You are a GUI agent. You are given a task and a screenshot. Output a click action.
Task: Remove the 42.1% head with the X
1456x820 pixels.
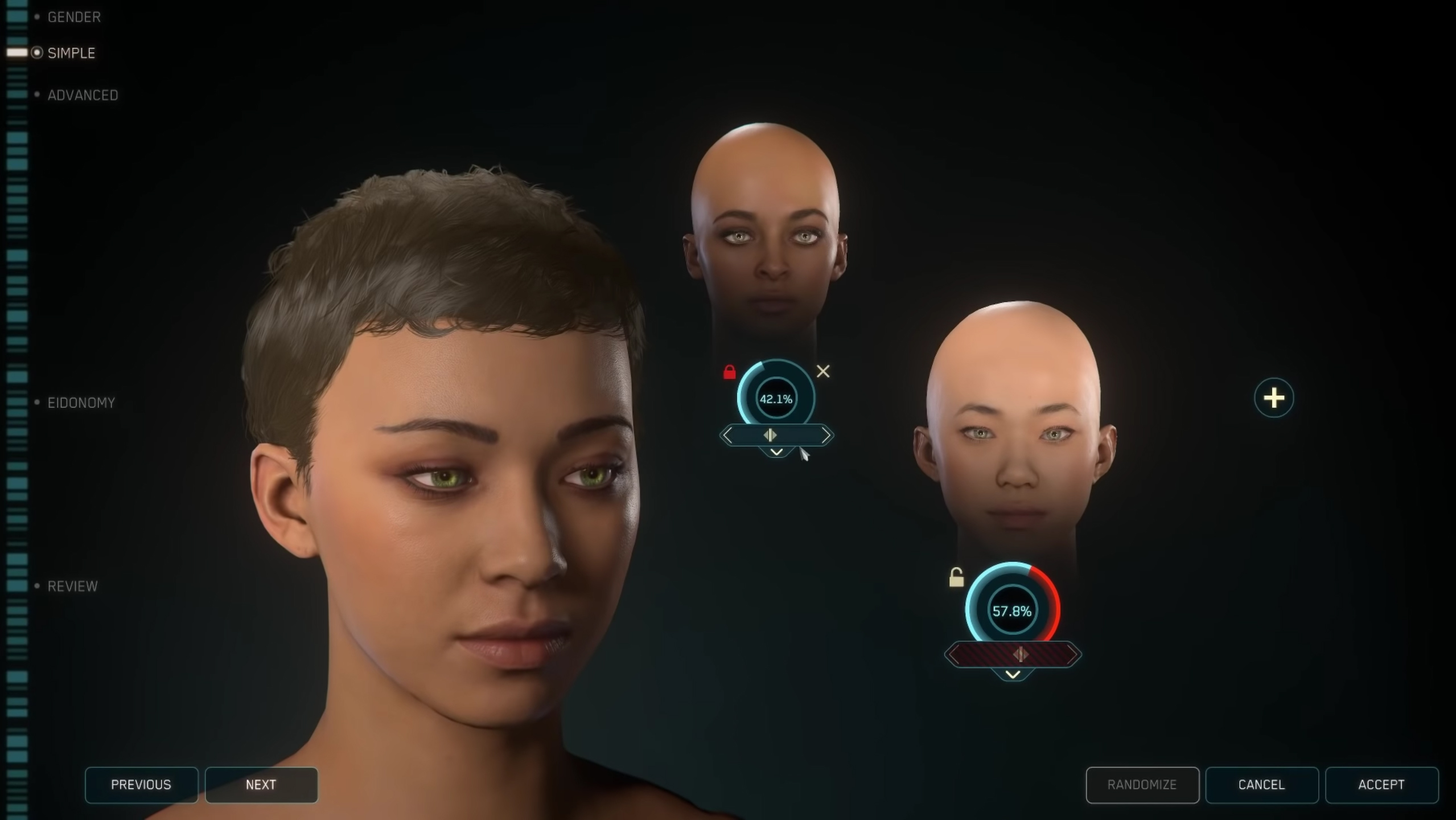tap(823, 371)
